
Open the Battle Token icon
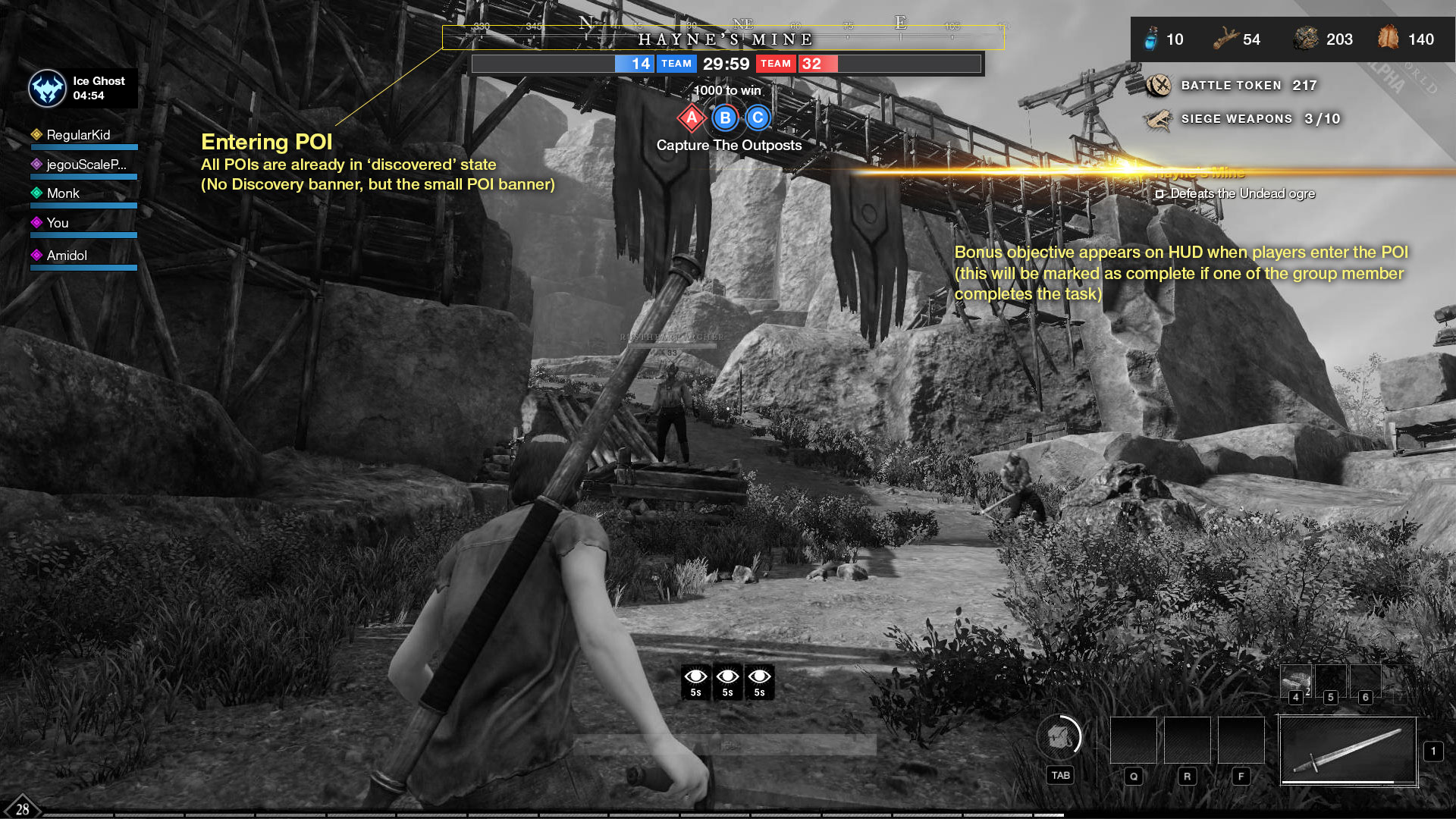(1159, 86)
